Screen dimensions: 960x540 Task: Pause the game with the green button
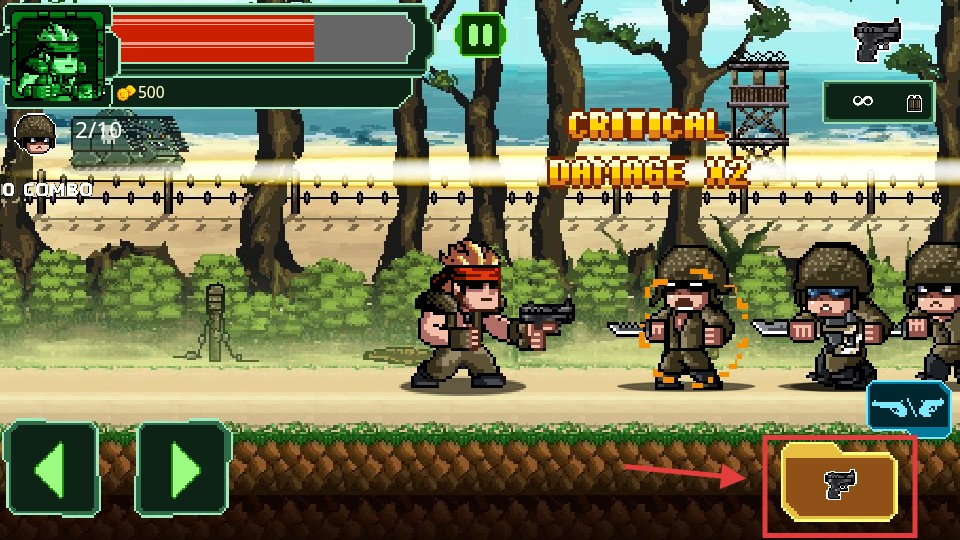[x=480, y=36]
